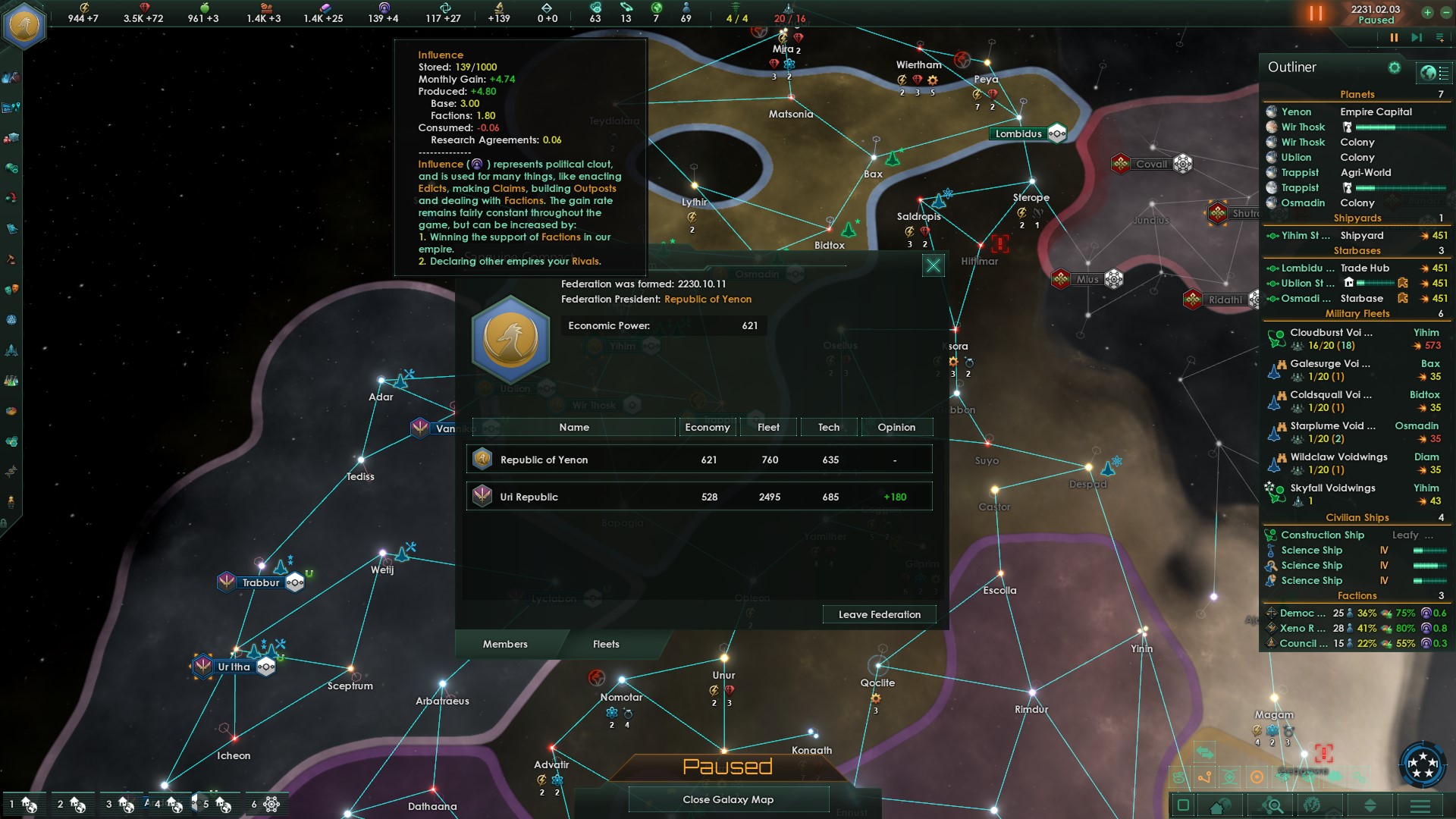Image resolution: width=1456 pixels, height=819 pixels.
Task: Click the Close Galaxy Map button
Action: tap(727, 799)
